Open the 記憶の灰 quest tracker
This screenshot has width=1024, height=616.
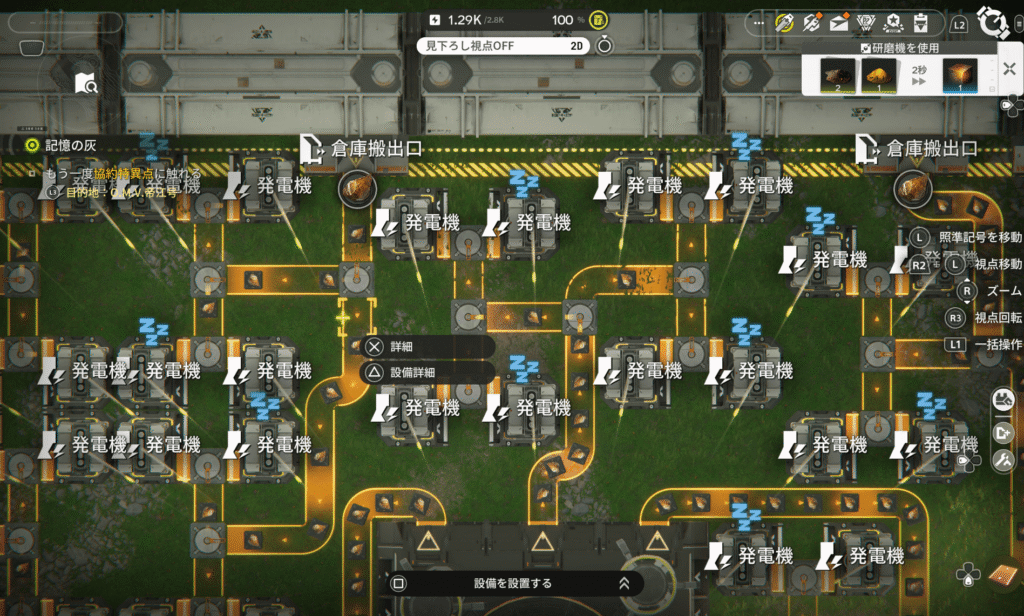click(x=60, y=145)
